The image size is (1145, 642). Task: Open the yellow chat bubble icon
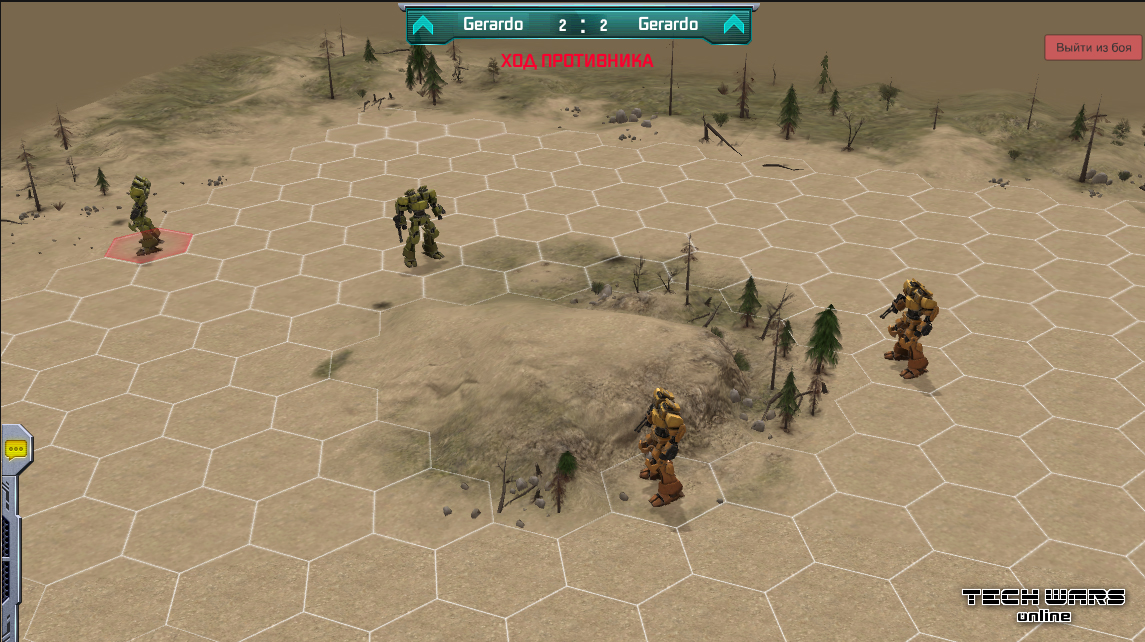tap(17, 450)
